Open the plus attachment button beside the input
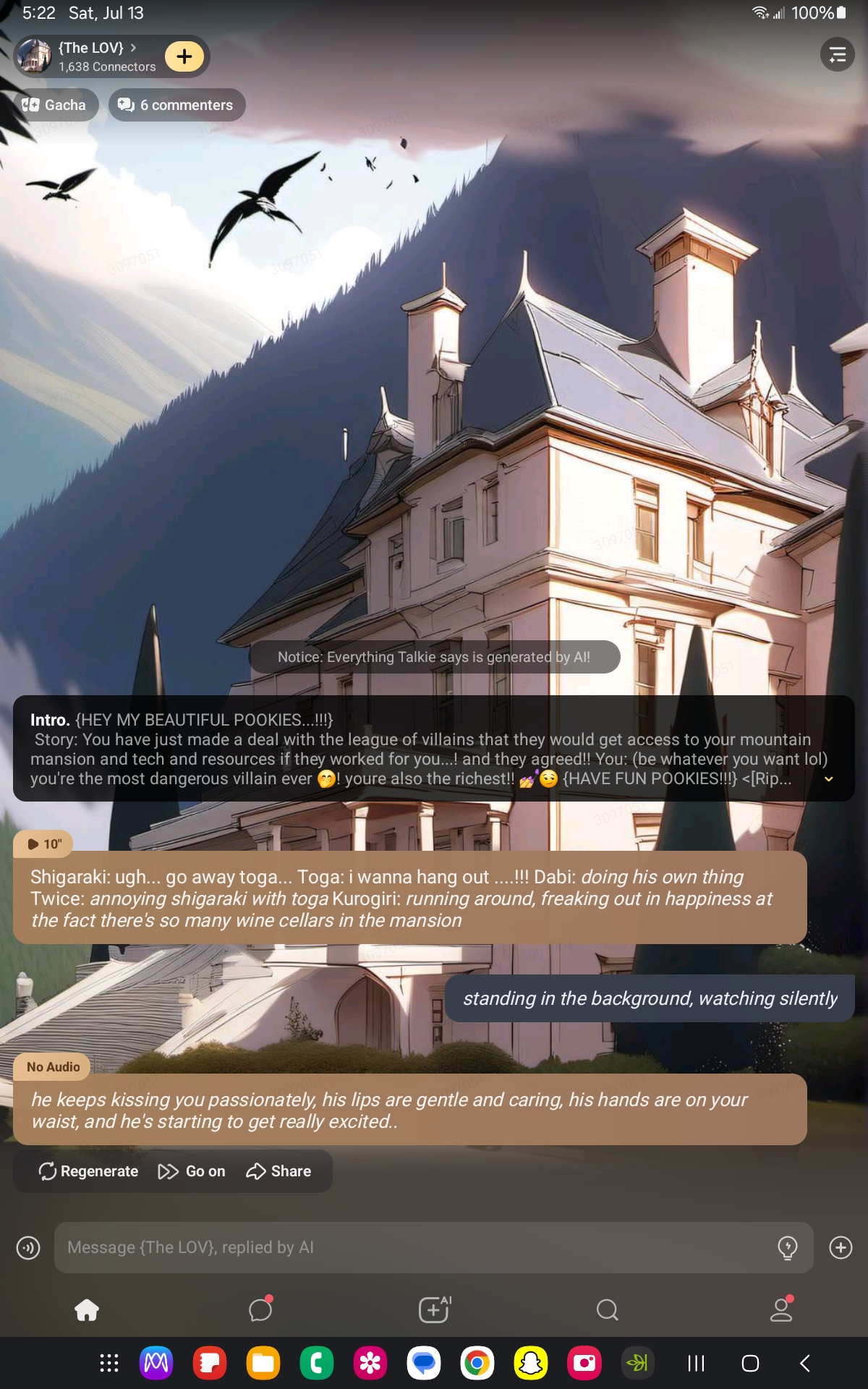Image resolution: width=868 pixels, height=1389 pixels. 841,1247
